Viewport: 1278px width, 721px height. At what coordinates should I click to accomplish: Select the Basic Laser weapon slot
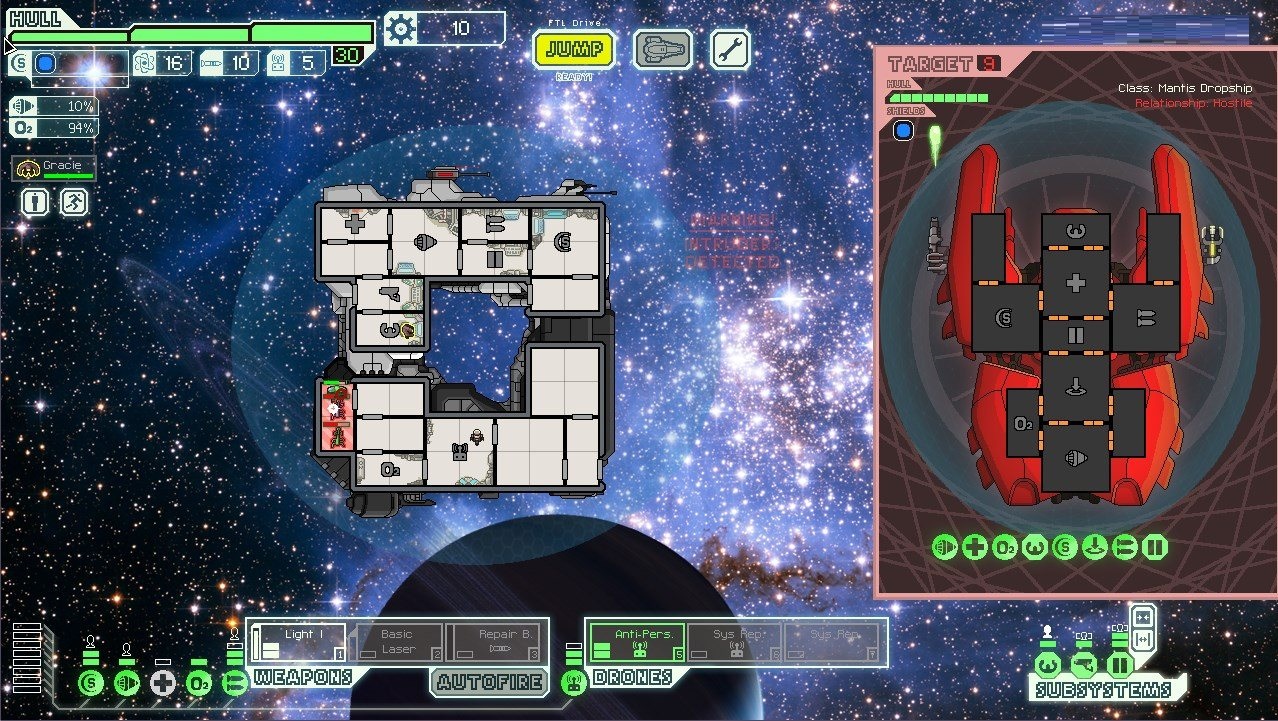pos(396,642)
